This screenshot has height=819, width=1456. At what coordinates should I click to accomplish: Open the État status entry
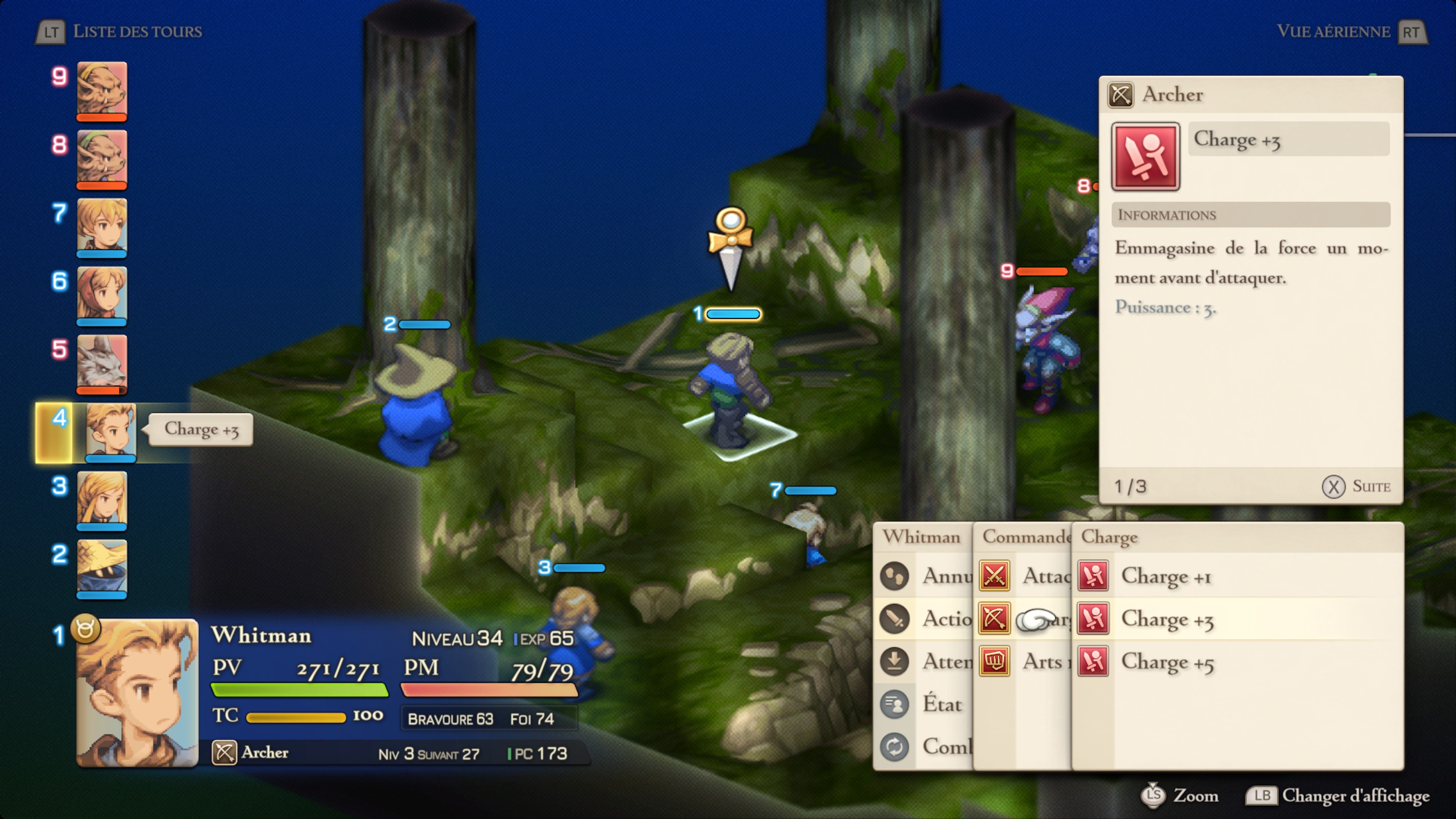941,704
